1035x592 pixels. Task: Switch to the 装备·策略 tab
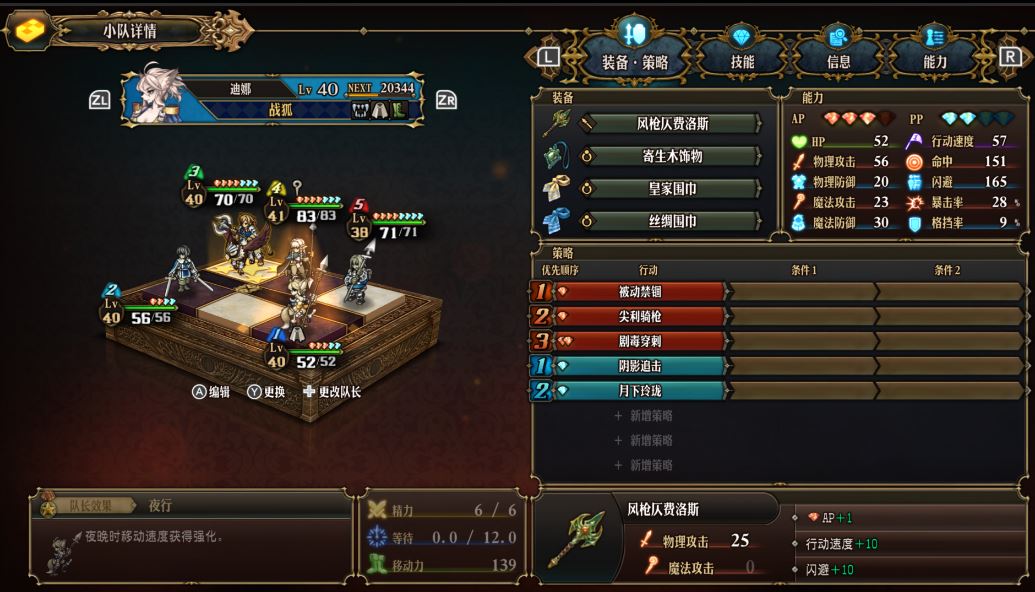click(634, 60)
